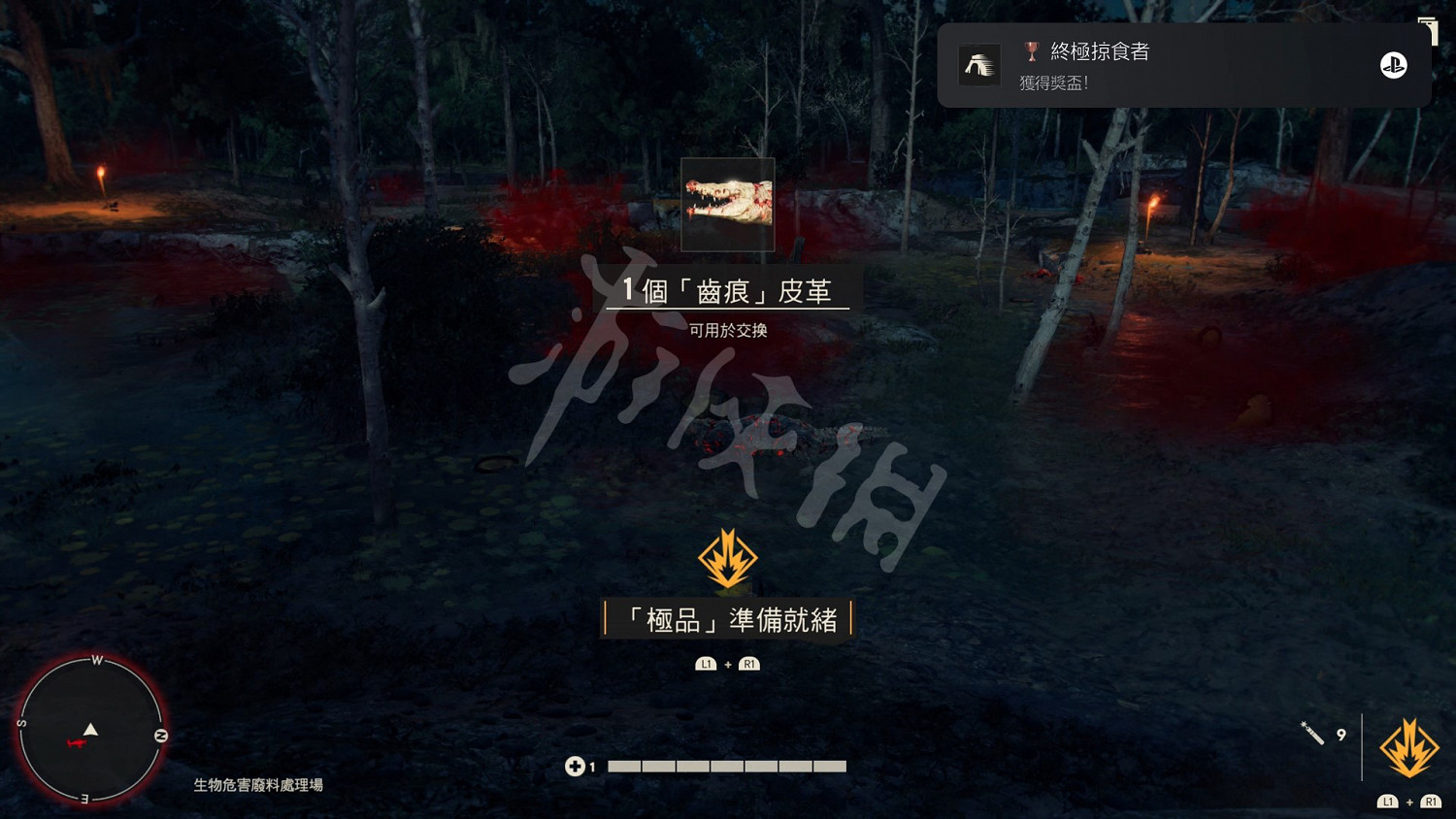
Task: Click the PlayStation logo in the trophy notification
Action: [x=1394, y=64]
